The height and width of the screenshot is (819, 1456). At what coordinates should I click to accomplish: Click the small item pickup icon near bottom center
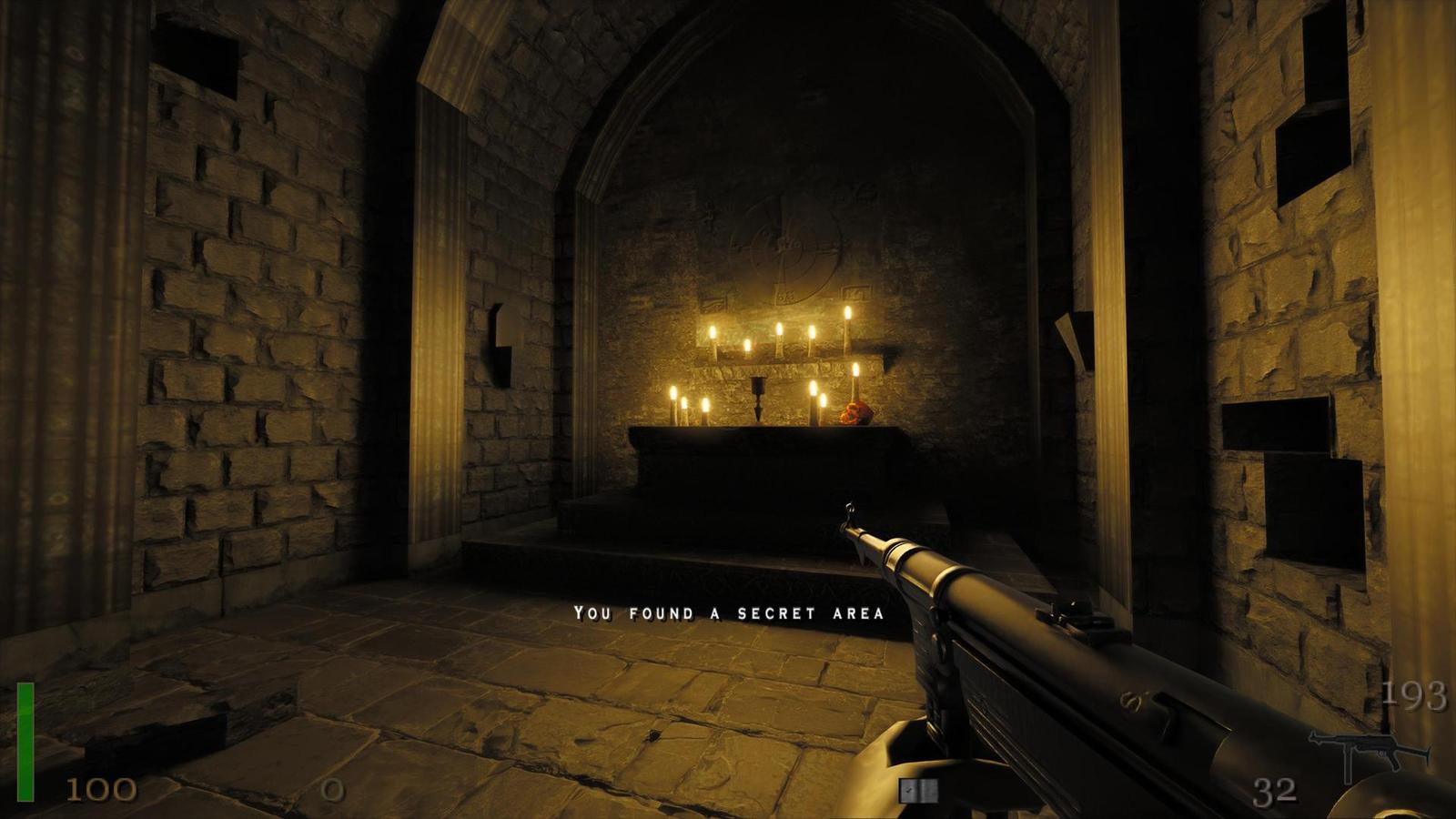[x=916, y=792]
